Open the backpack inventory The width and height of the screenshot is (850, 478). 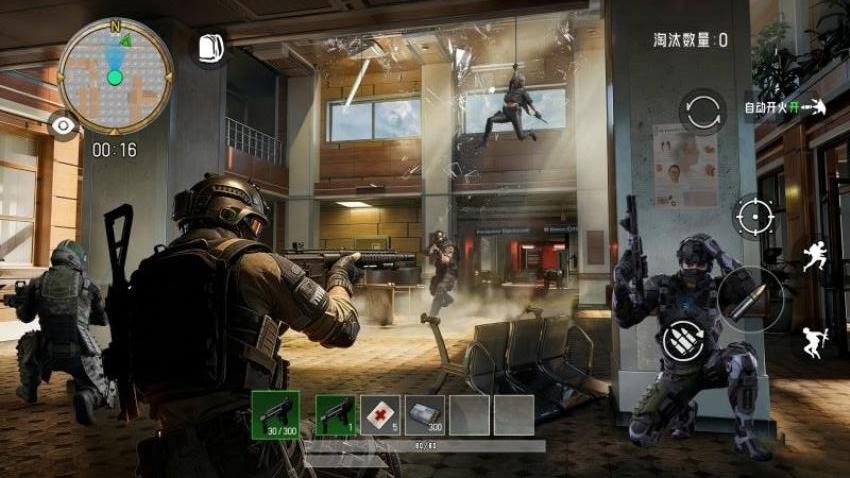[x=209, y=48]
